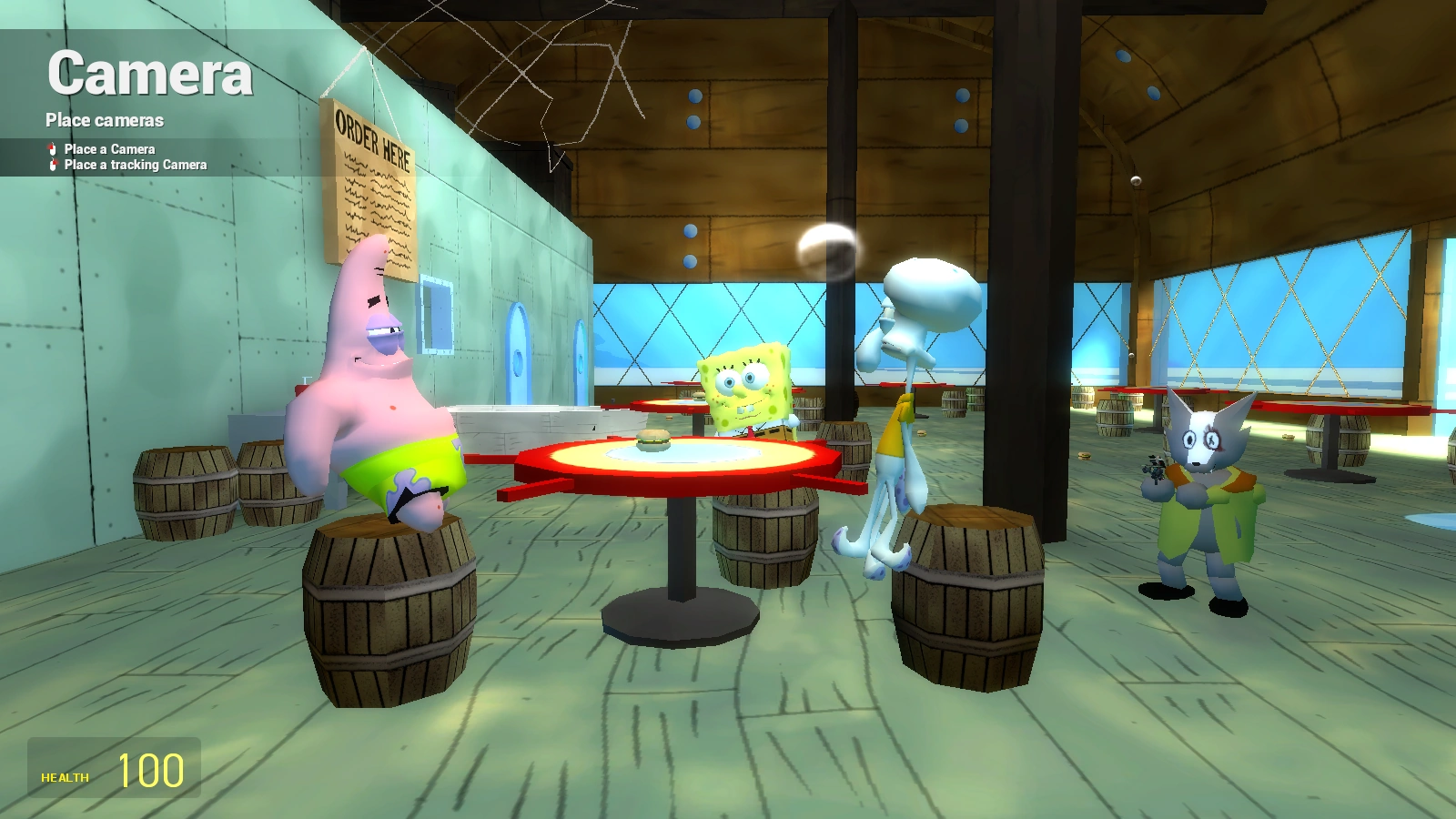Click the Place a tracking Camera instruction text
The height and width of the screenshot is (819, 1456).
point(134,165)
